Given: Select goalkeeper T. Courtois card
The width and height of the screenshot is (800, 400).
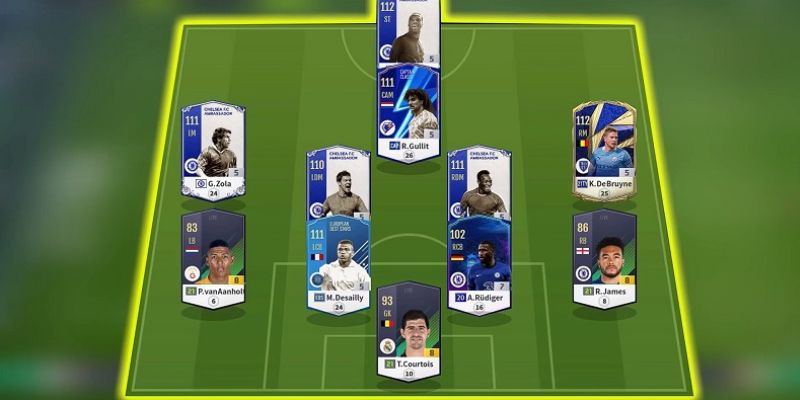Looking at the screenshot, I should tap(407, 327).
